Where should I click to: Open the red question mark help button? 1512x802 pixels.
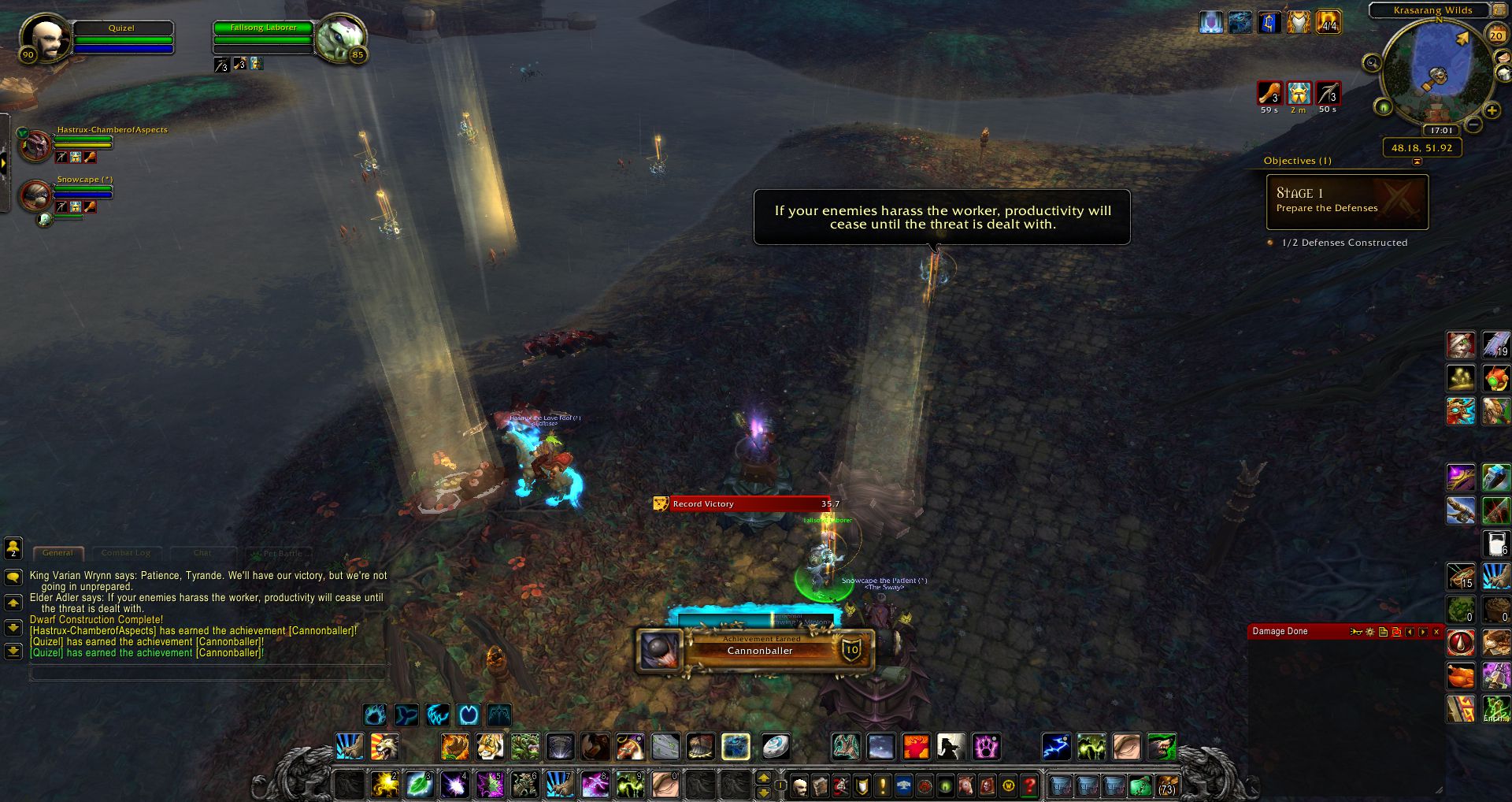(1028, 785)
